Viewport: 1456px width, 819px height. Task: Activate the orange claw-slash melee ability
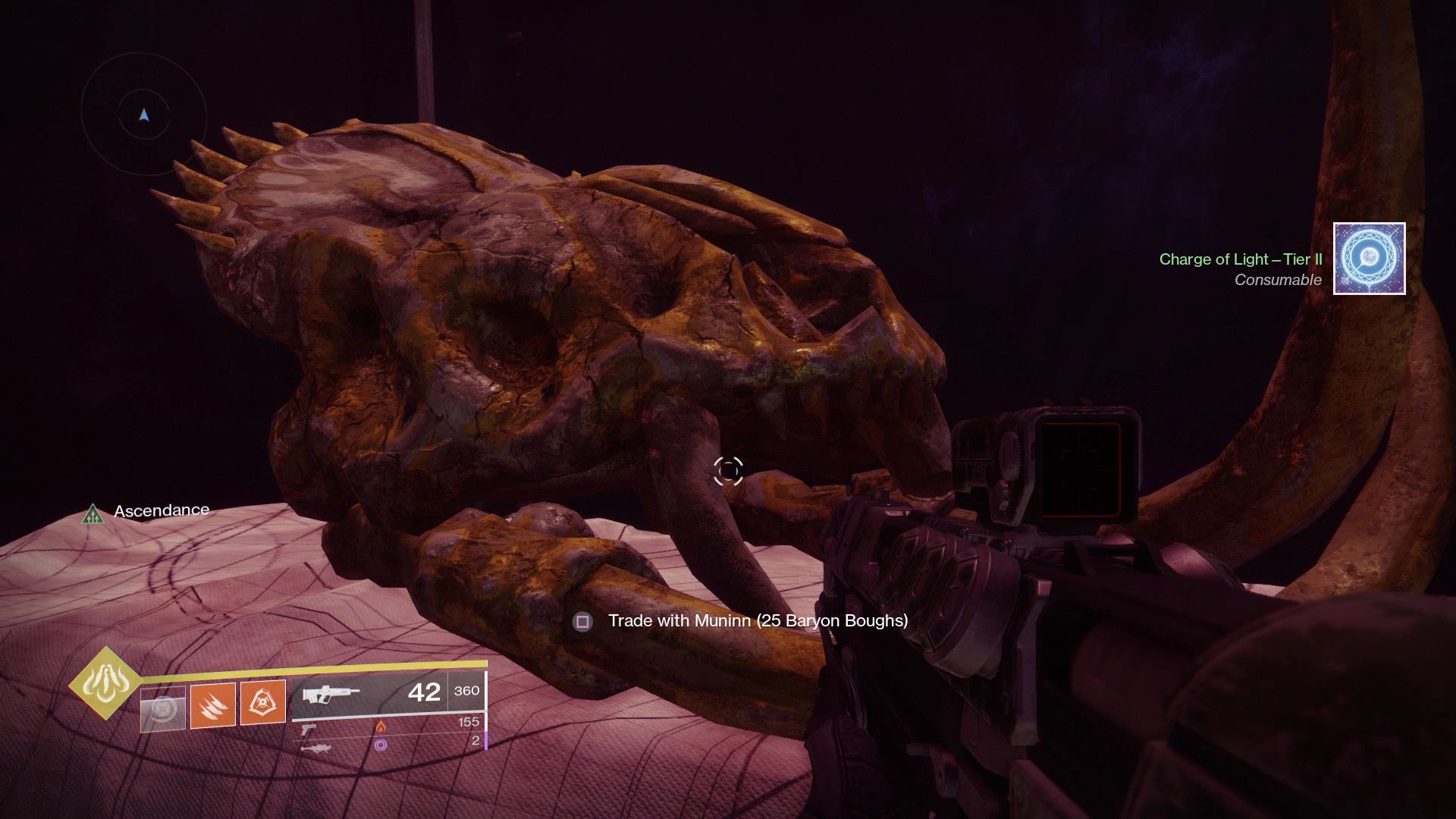tap(212, 704)
